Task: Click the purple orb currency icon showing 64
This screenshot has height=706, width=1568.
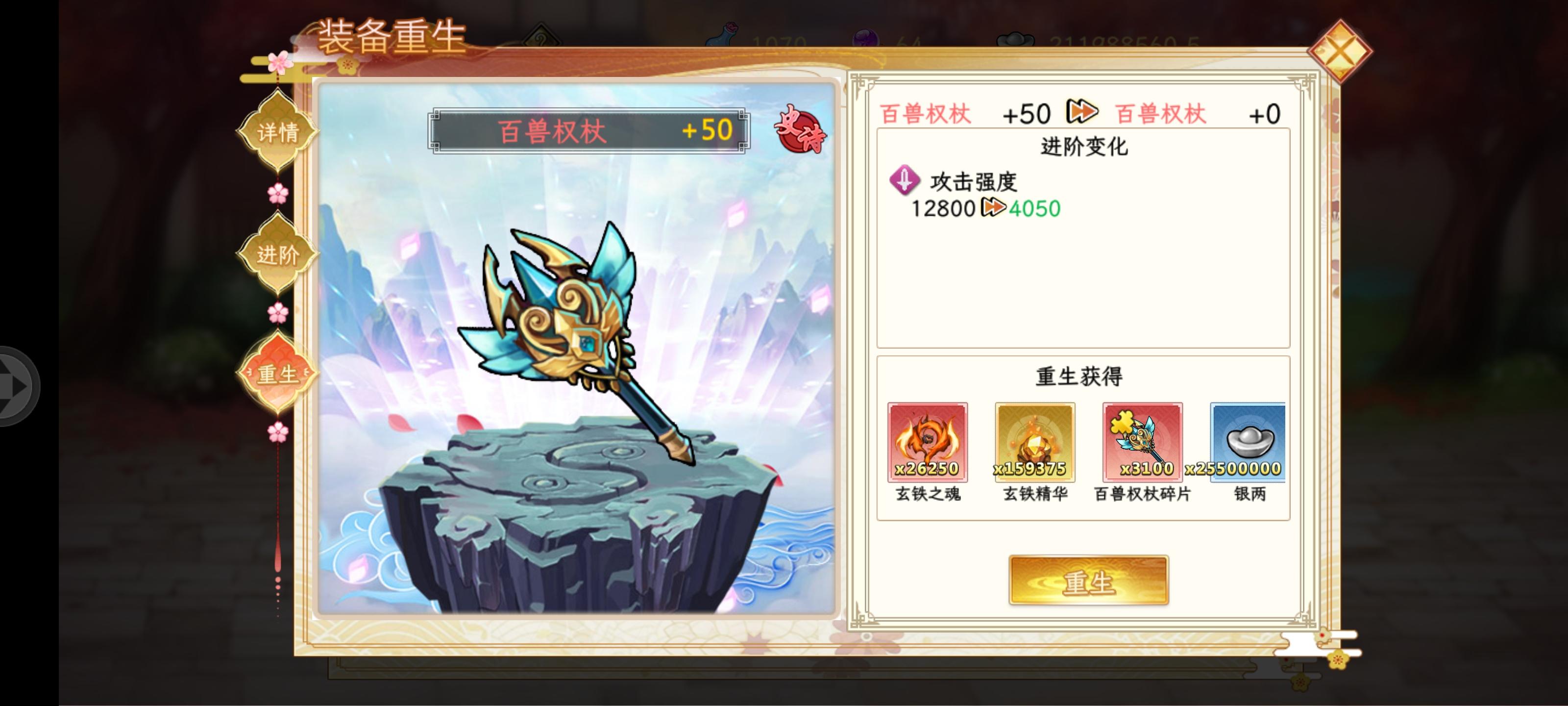Action: (x=864, y=35)
